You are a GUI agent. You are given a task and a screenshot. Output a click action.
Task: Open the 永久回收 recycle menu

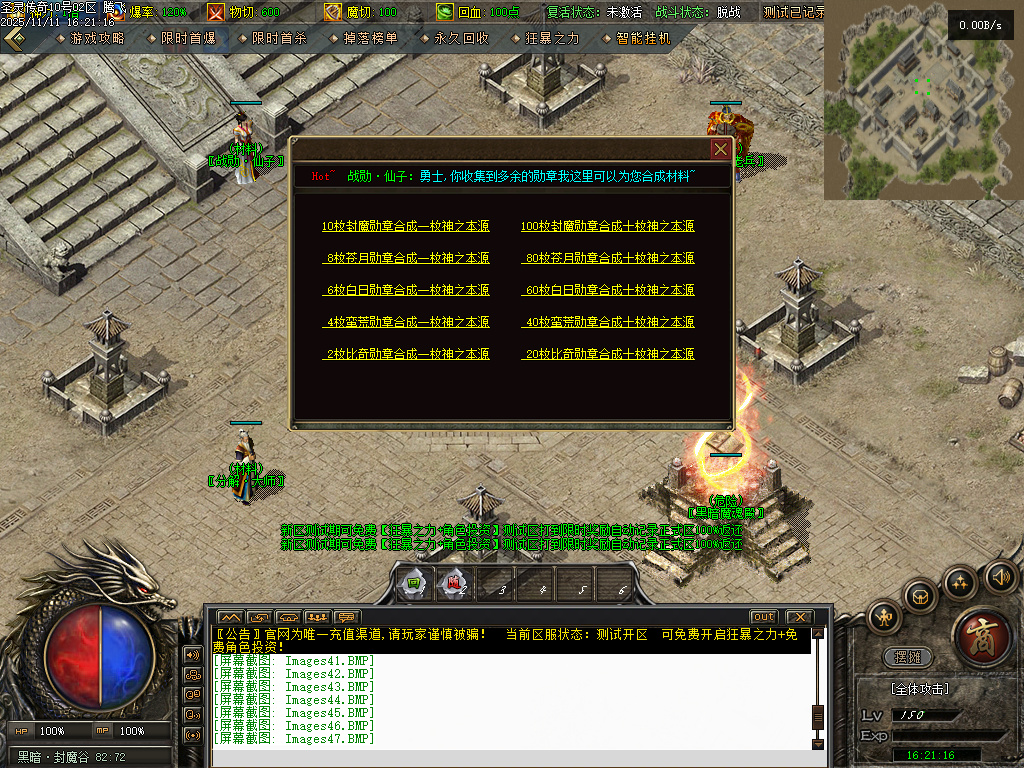[x=461, y=38]
